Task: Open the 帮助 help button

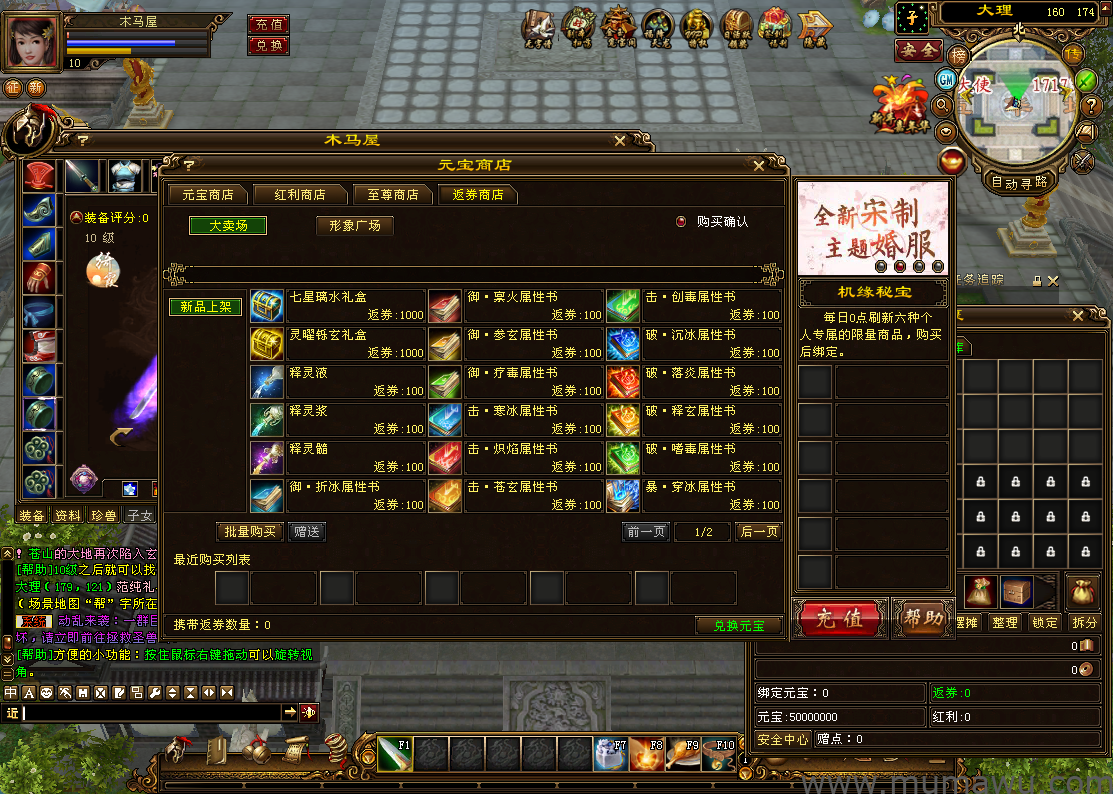Action: click(922, 618)
